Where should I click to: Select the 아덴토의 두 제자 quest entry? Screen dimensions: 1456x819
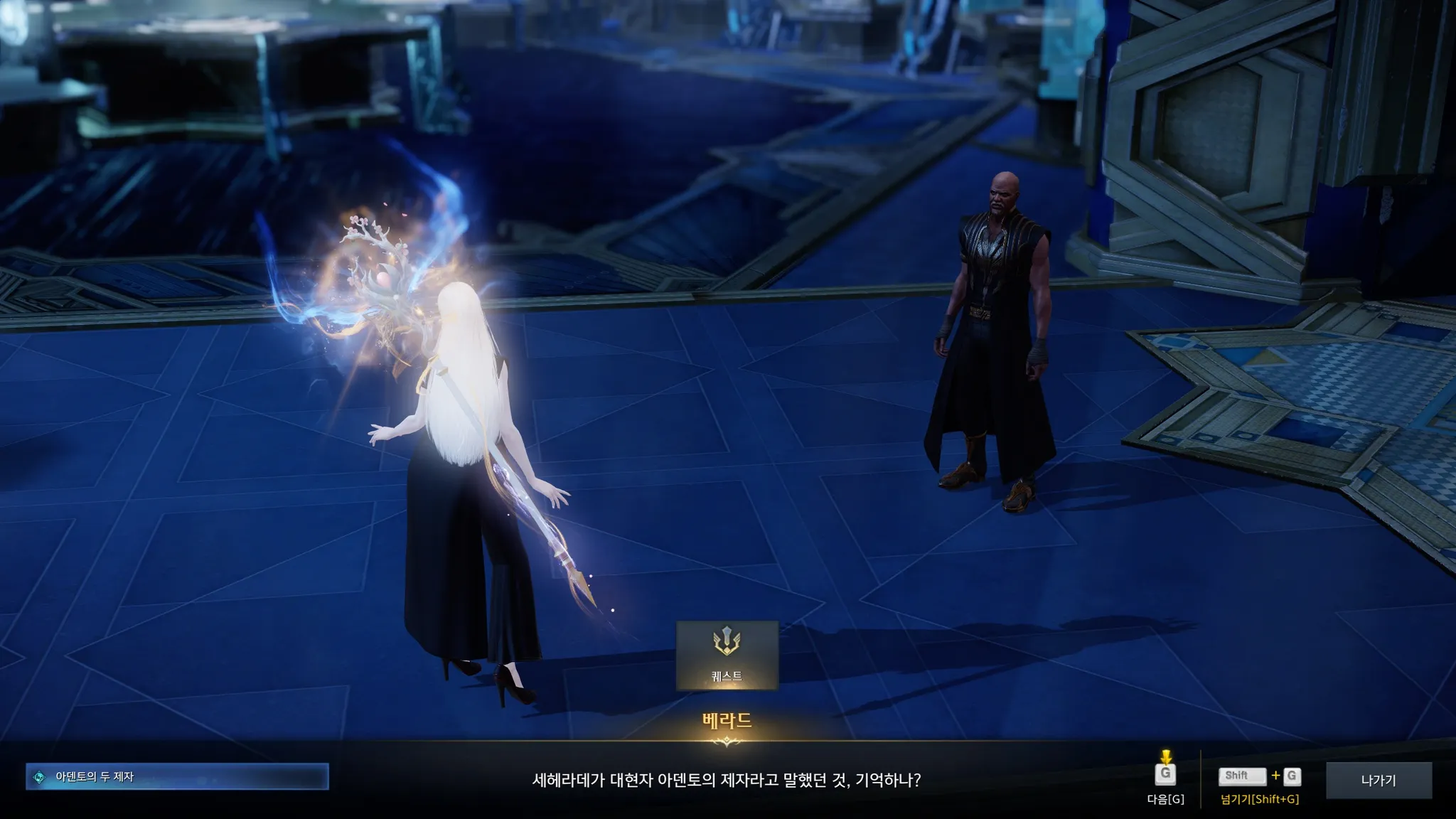(x=177, y=777)
